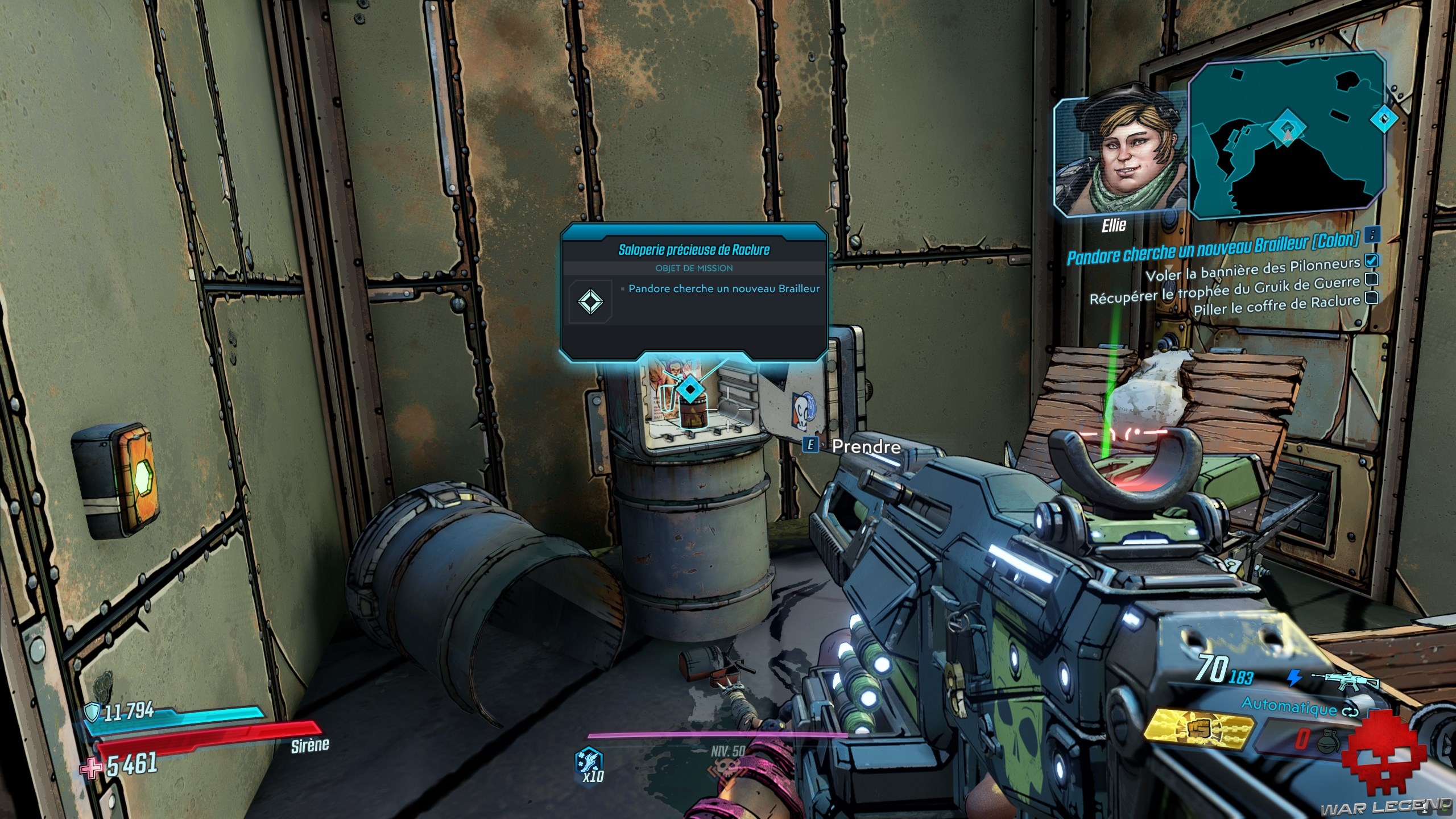Select the Saloperie précieuse de Raclure item card
This screenshot has height=819, width=1456.
point(693,290)
